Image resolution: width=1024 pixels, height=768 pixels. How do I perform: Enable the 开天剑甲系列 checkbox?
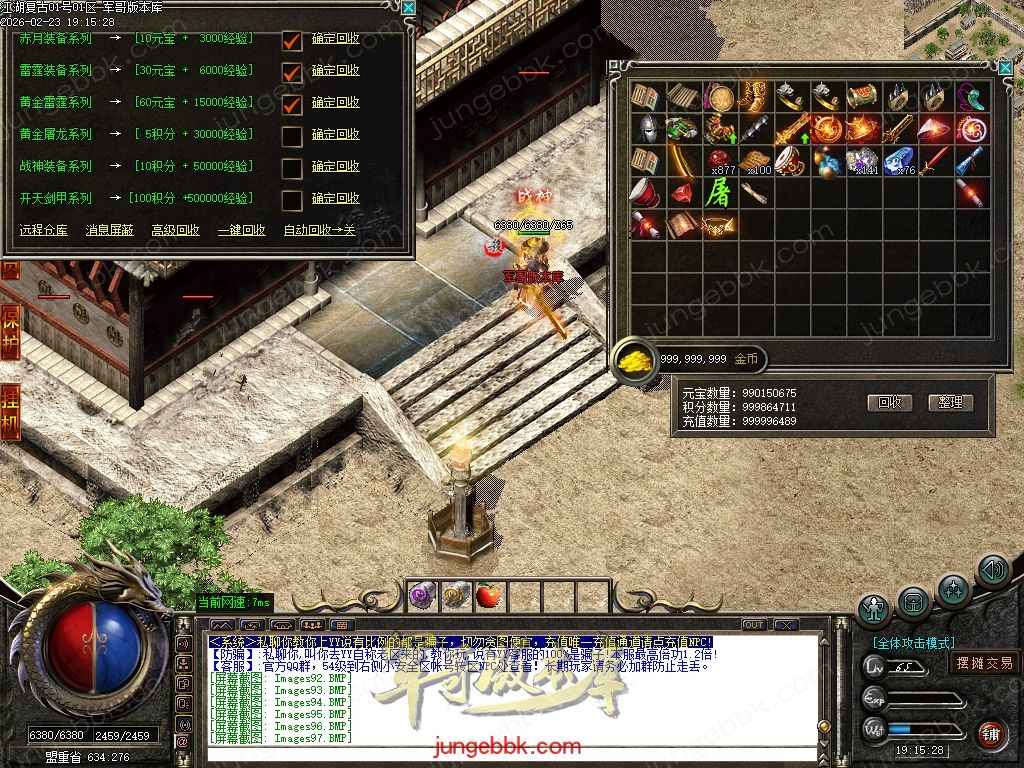pyautogui.click(x=292, y=200)
